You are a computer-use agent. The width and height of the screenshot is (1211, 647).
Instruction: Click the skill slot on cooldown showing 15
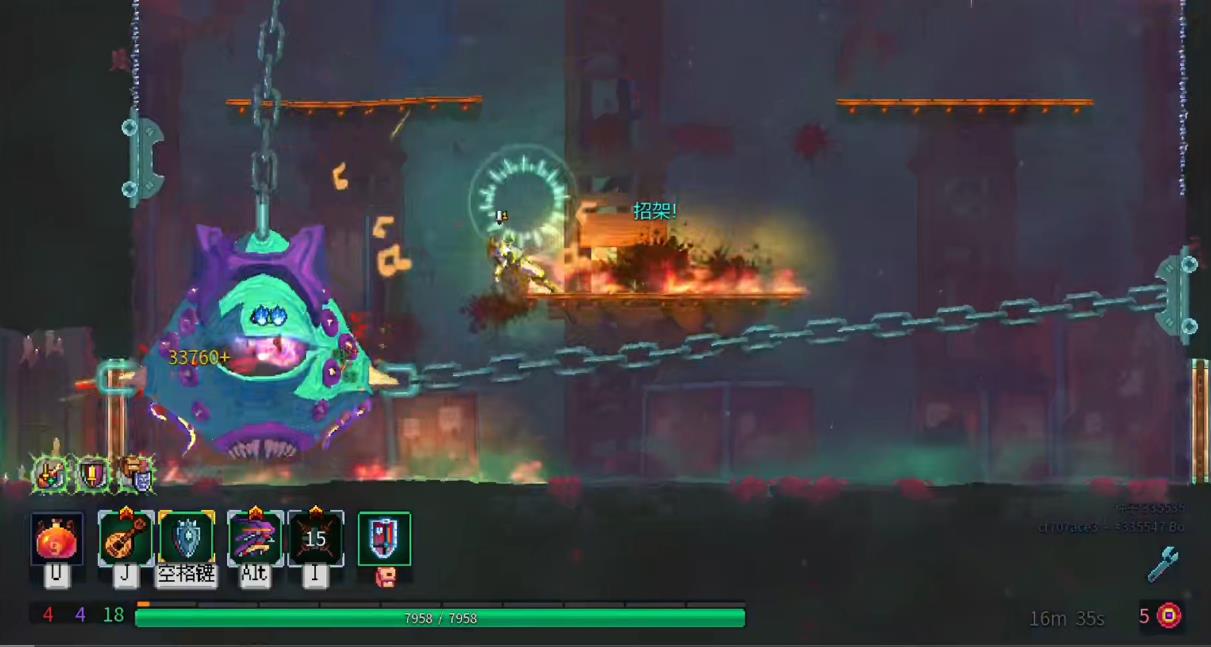point(316,540)
